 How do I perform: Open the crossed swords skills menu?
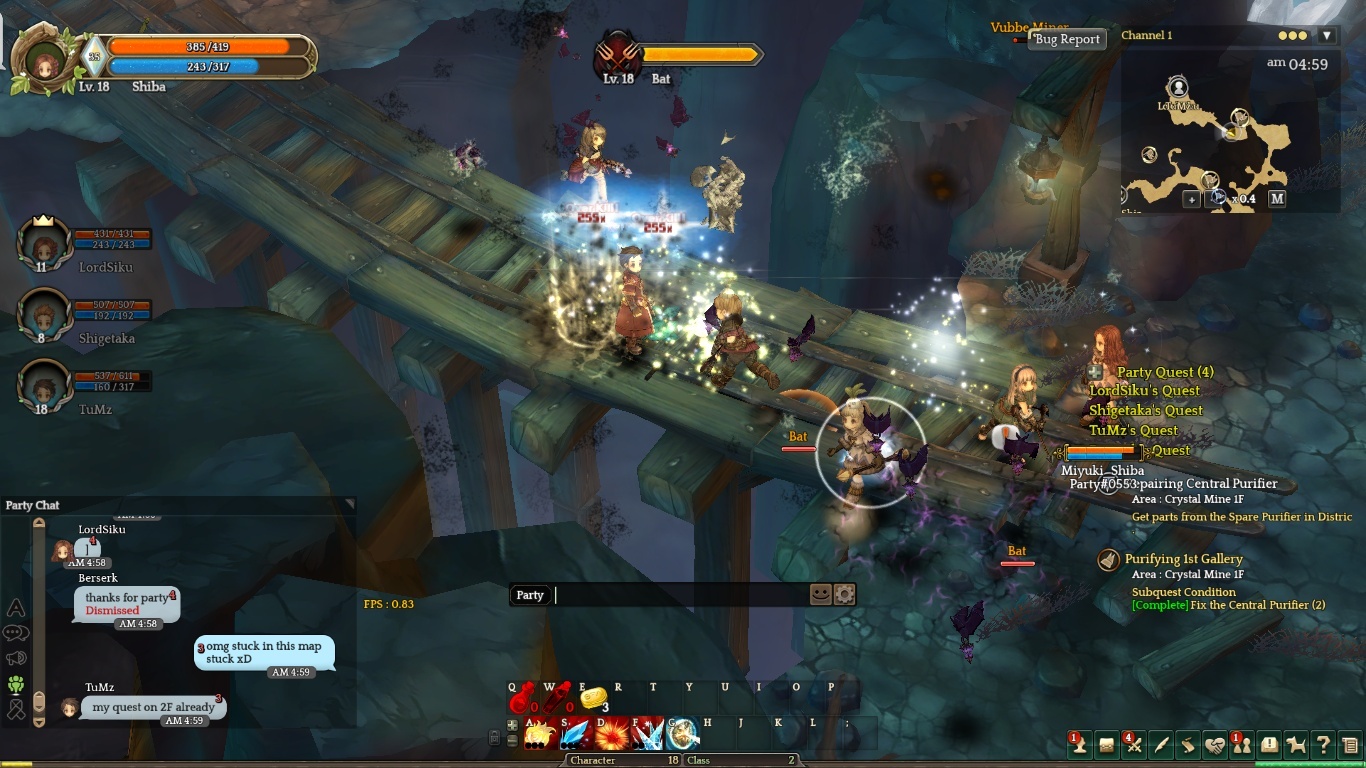click(1133, 744)
